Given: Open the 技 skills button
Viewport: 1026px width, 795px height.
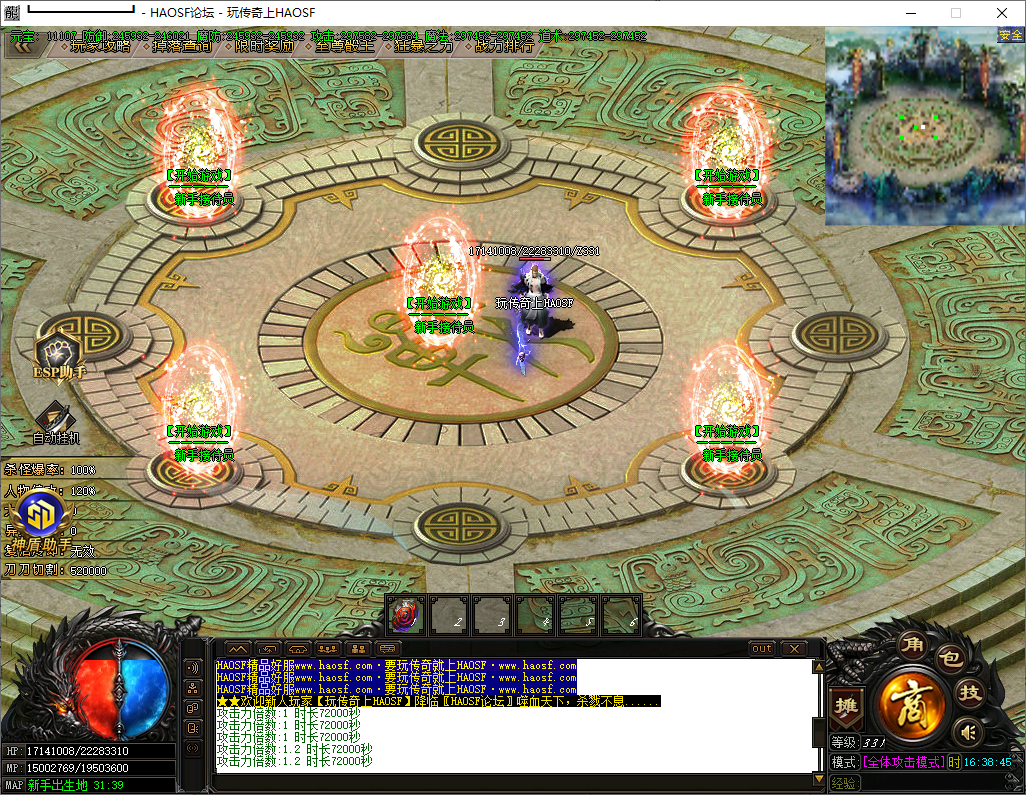Looking at the screenshot, I should 969,692.
